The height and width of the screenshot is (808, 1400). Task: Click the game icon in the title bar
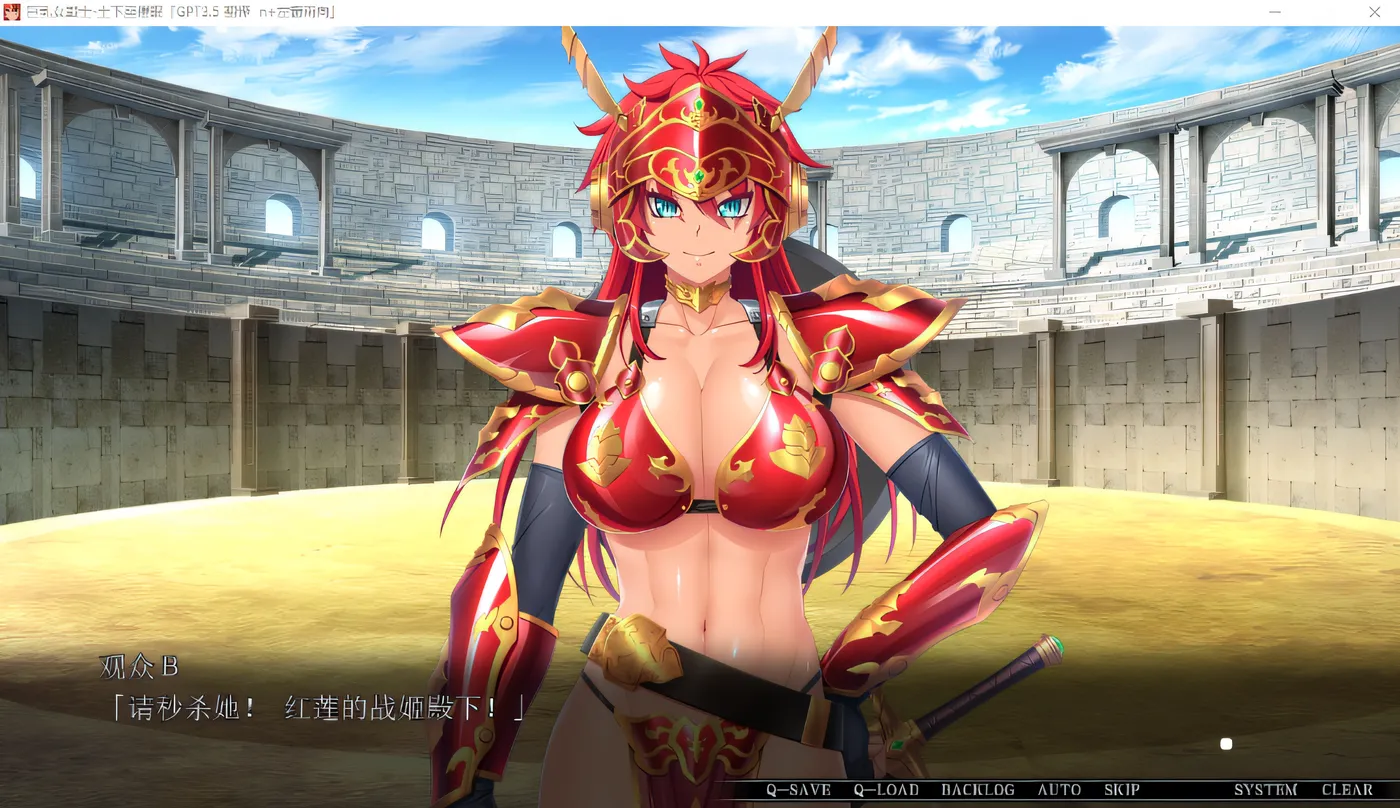pyautogui.click(x=14, y=12)
